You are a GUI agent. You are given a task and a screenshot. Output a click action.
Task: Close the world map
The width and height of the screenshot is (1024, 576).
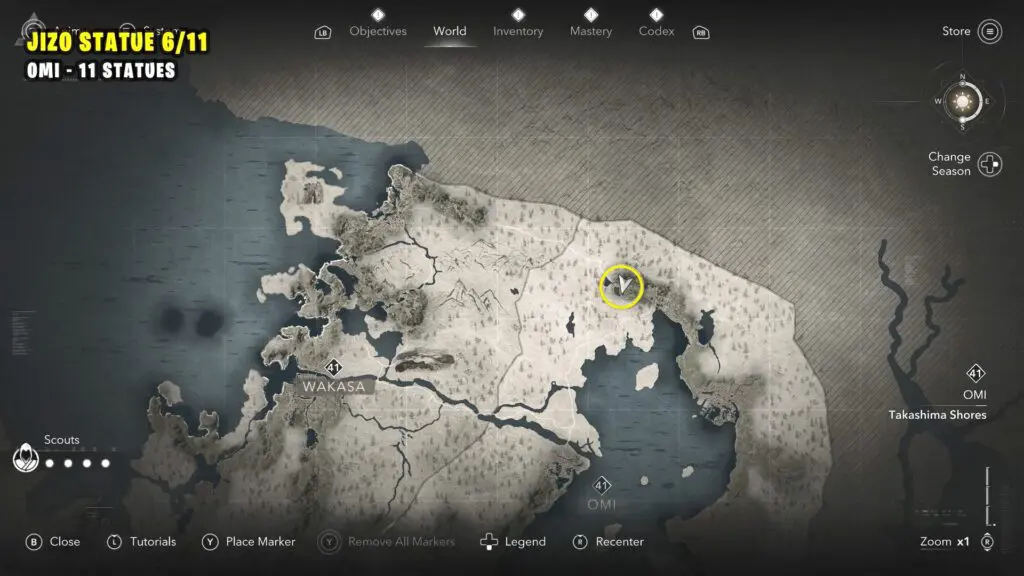(x=53, y=542)
